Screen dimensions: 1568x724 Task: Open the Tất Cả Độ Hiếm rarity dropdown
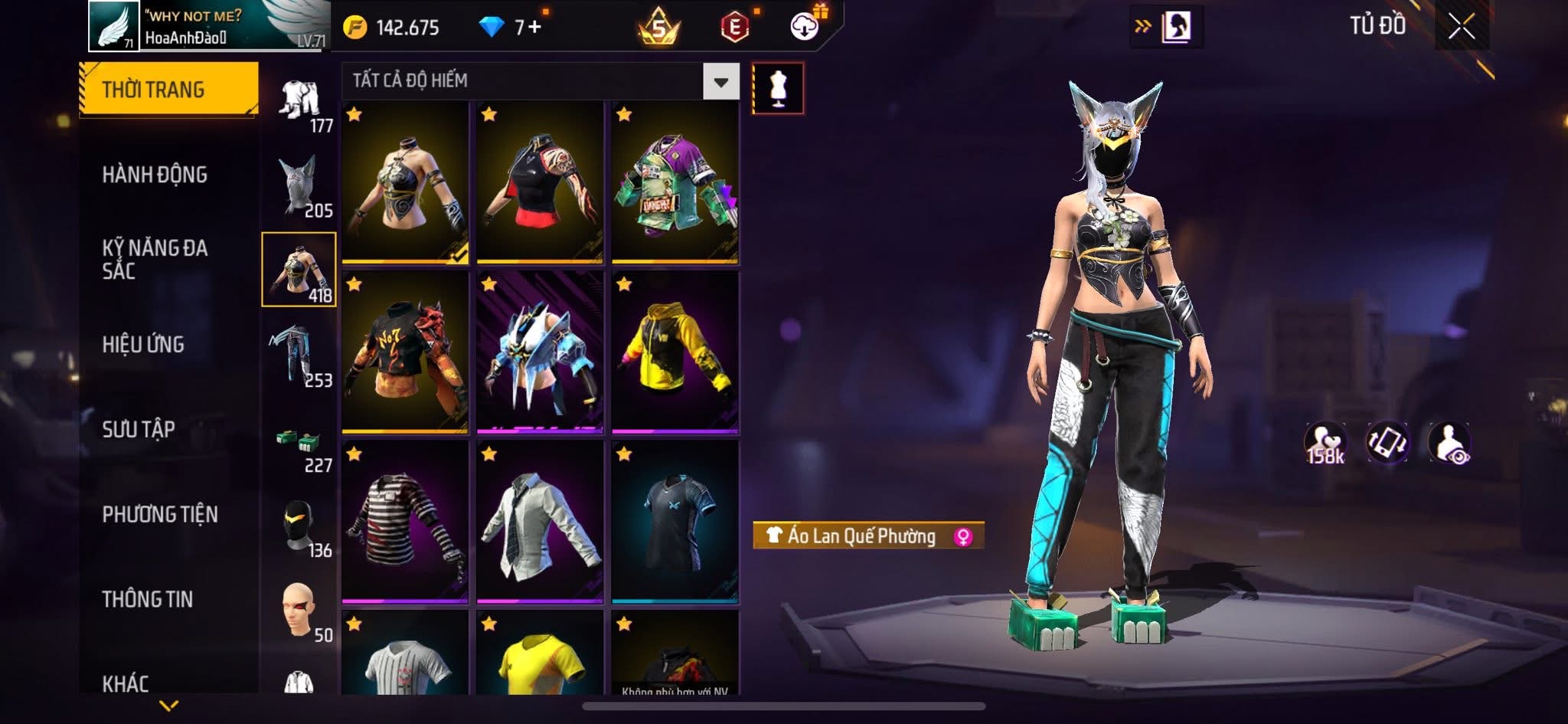point(720,81)
